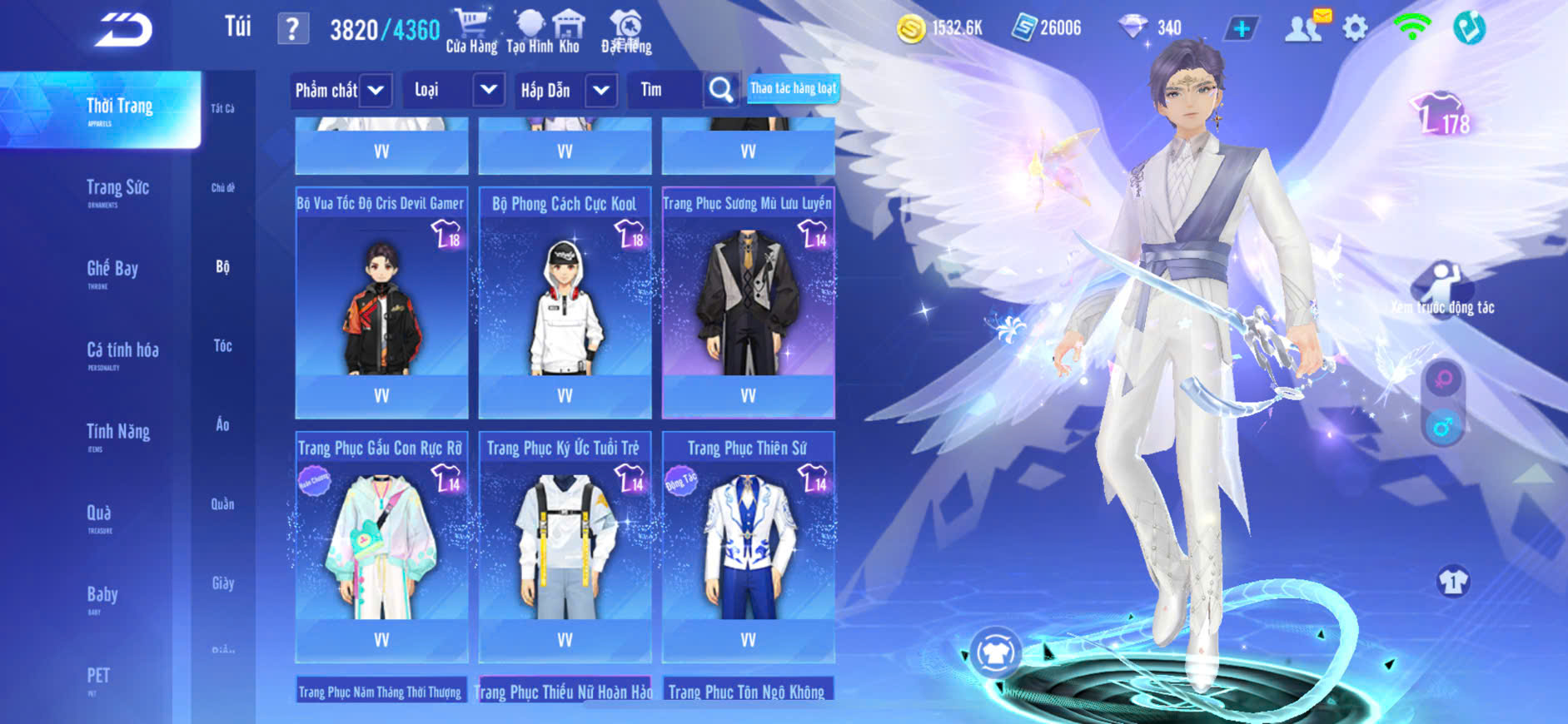Open the gear settings icon

(1355, 28)
